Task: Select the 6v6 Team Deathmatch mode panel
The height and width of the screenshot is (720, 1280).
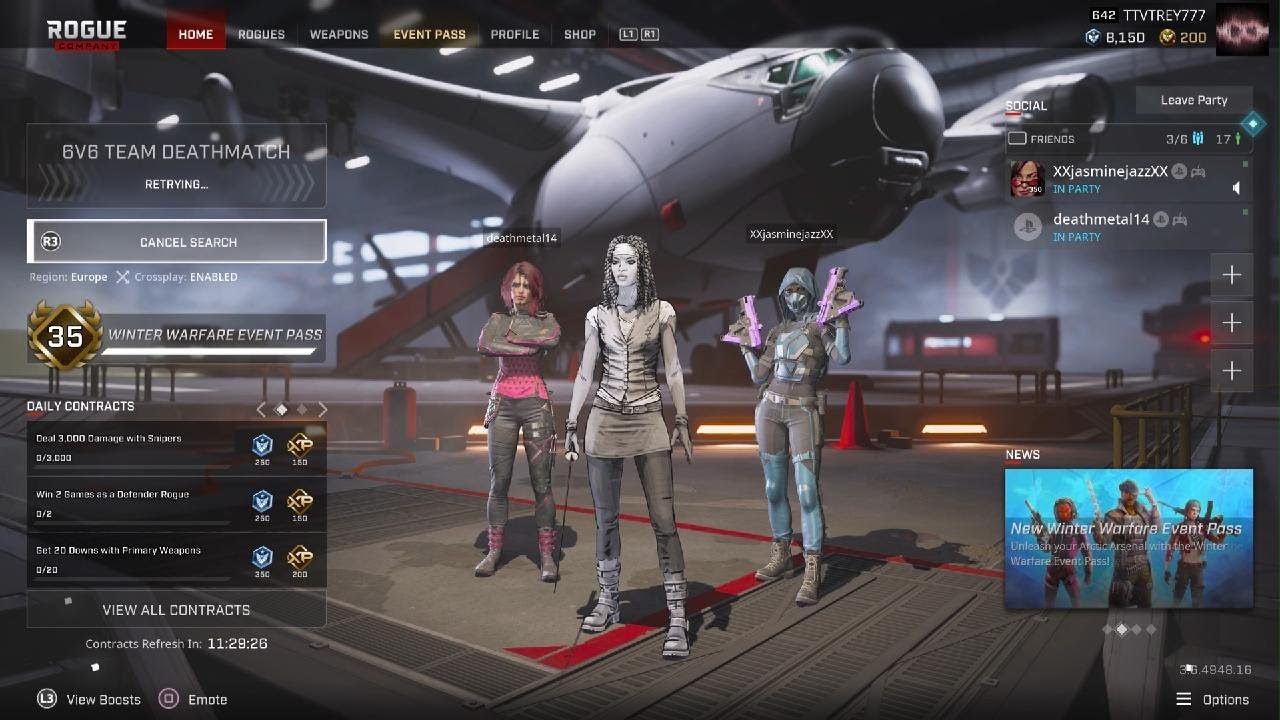Action: pyautogui.click(x=176, y=165)
